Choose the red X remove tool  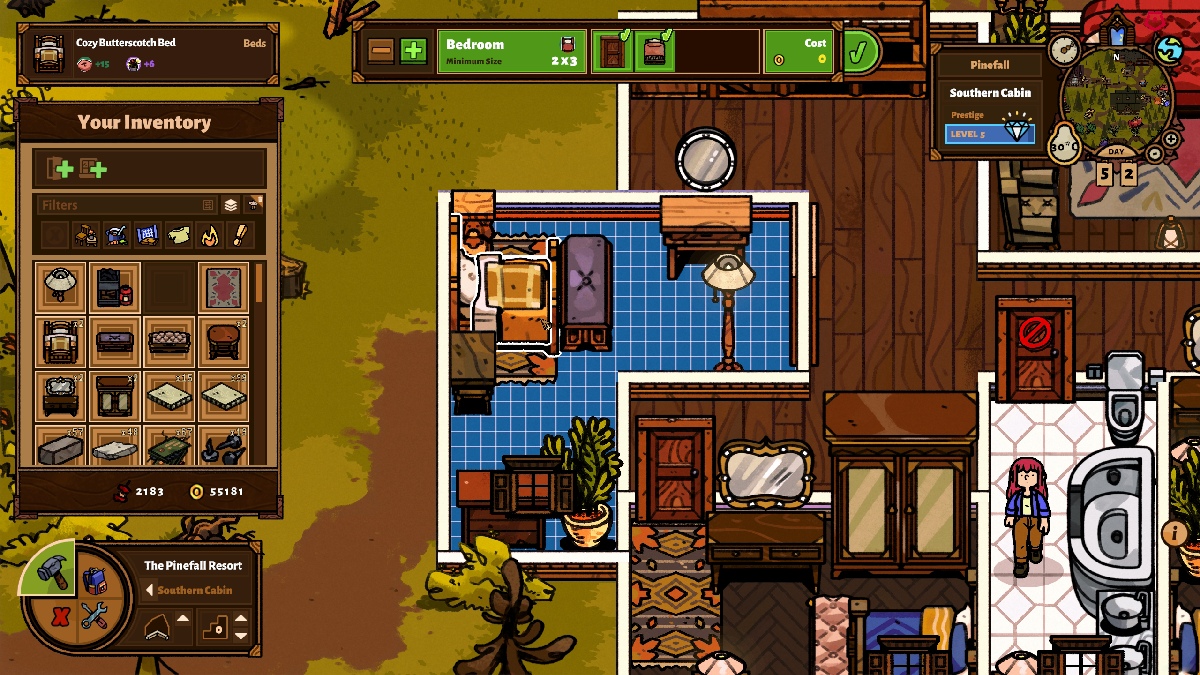click(60, 616)
